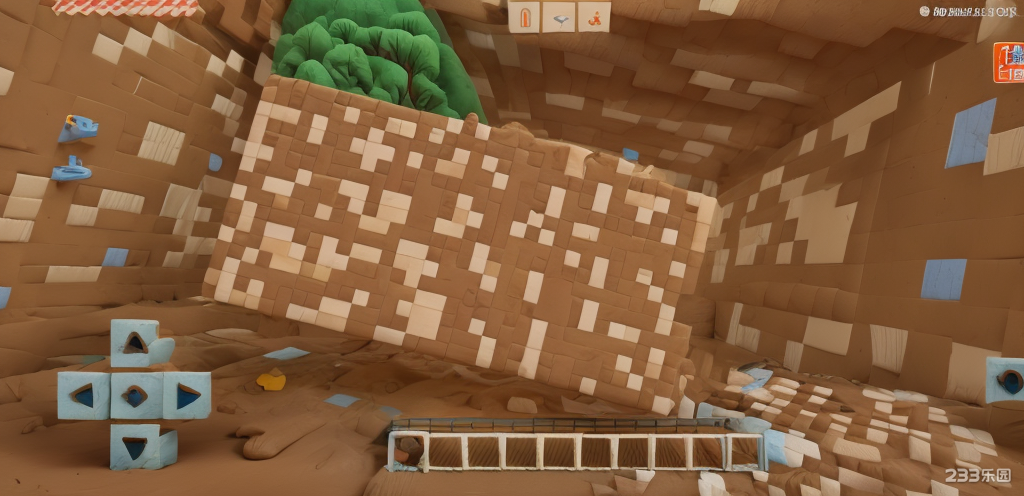The image size is (1024, 496).
Task: Tap the D-pad down arrow
Action: [x=135, y=444]
